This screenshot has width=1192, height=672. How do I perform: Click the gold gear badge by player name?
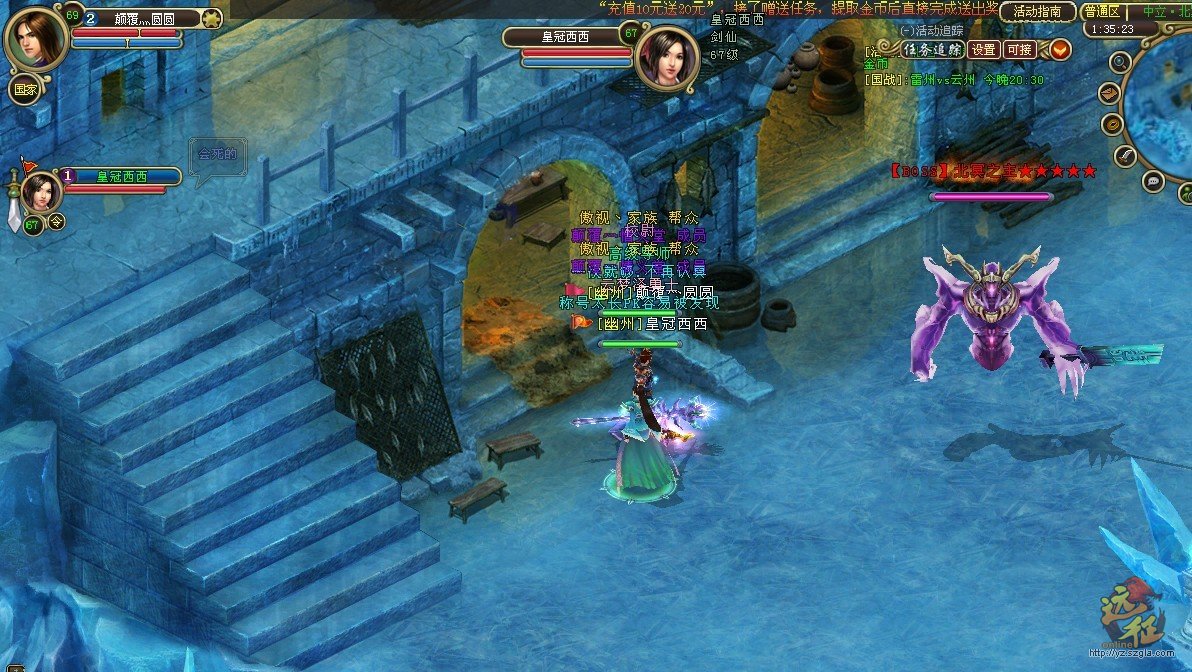pyautogui.click(x=211, y=18)
